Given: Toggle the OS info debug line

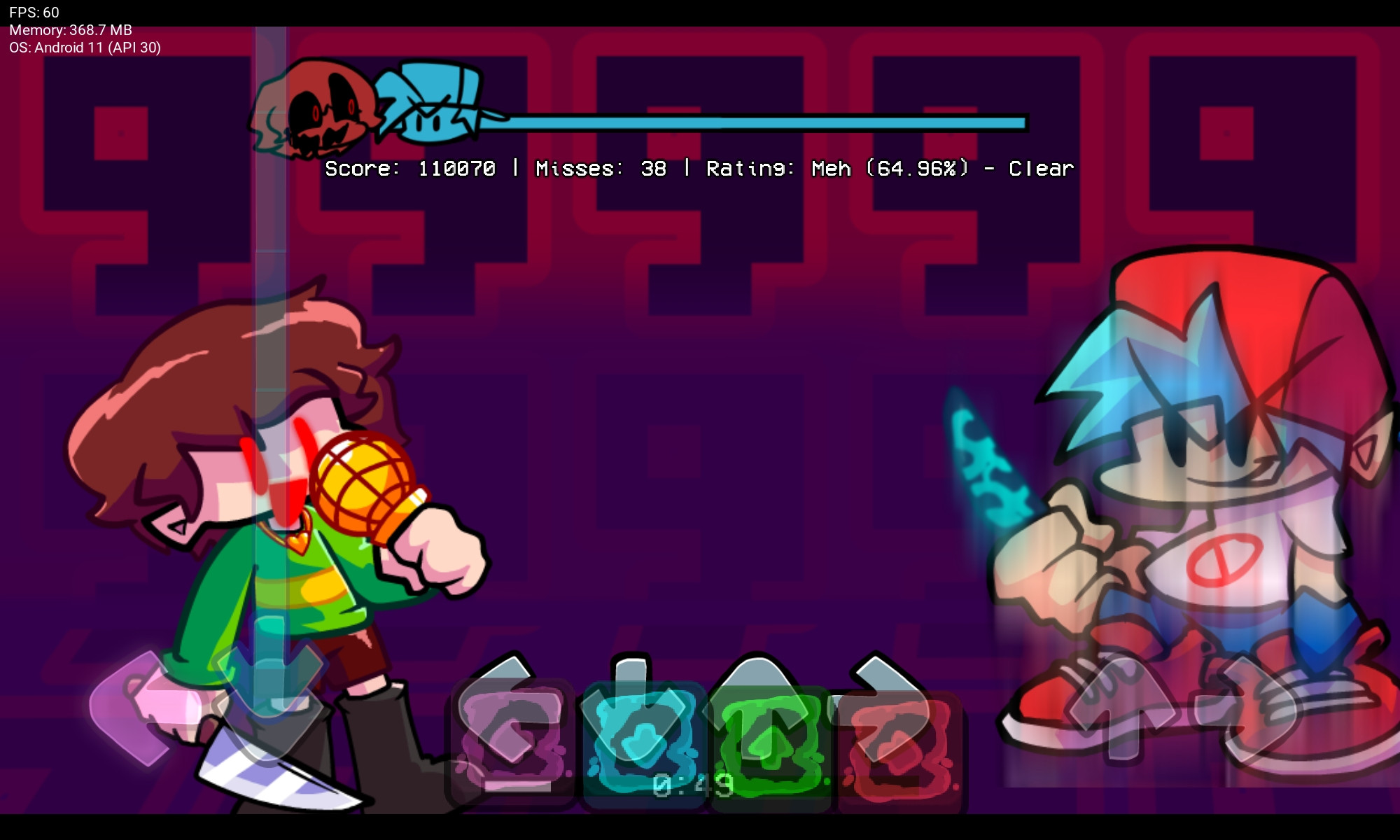Looking at the screenshot, I should point(84,49).
